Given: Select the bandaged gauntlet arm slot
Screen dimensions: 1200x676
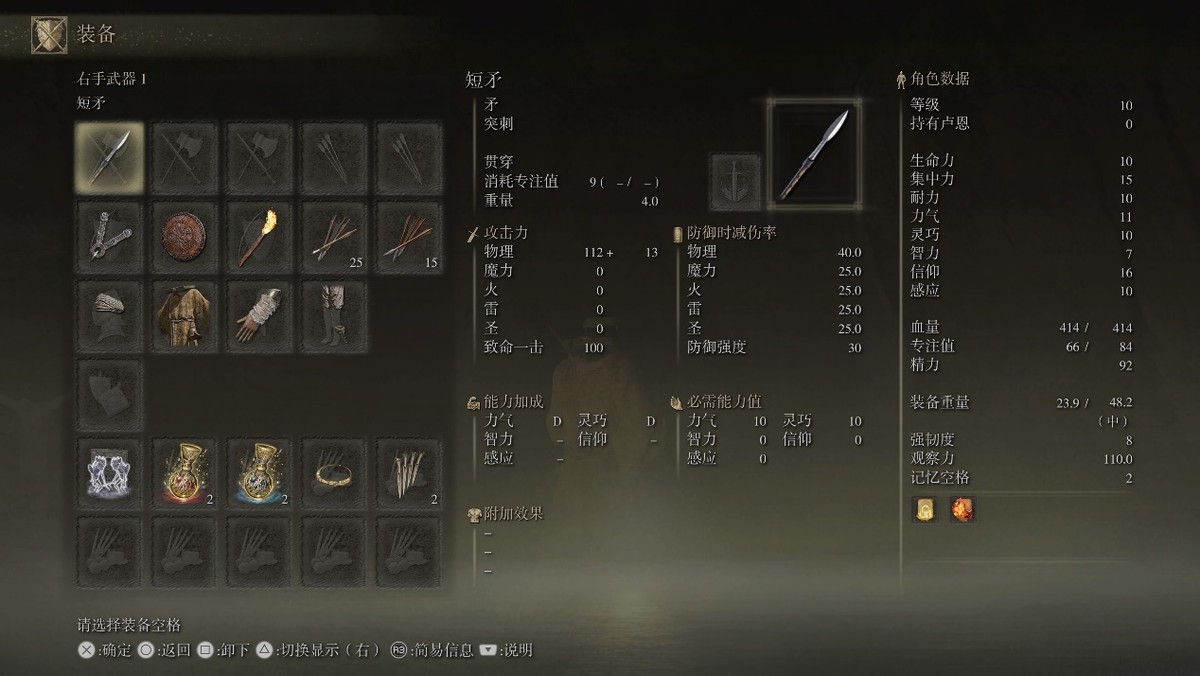Looking at the screenshot, I should [x=260, y=315].
